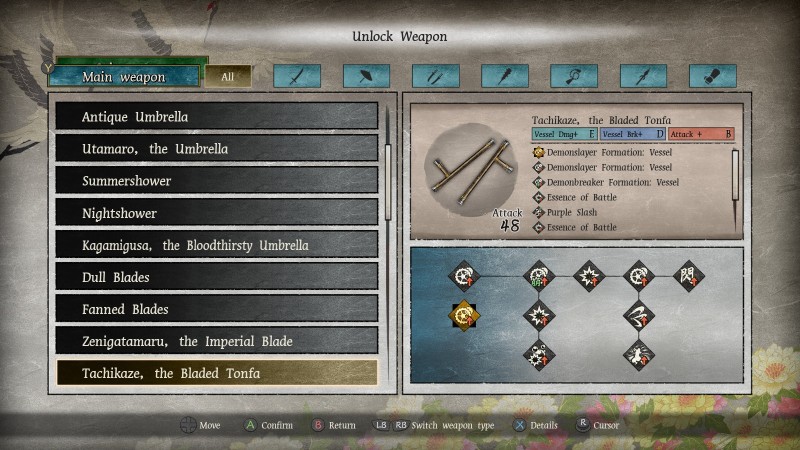Select Kagamigusa, the Bloodthirsty Umbrella
Viewport: 800px width, 450px height.
[x=216, y=245]
